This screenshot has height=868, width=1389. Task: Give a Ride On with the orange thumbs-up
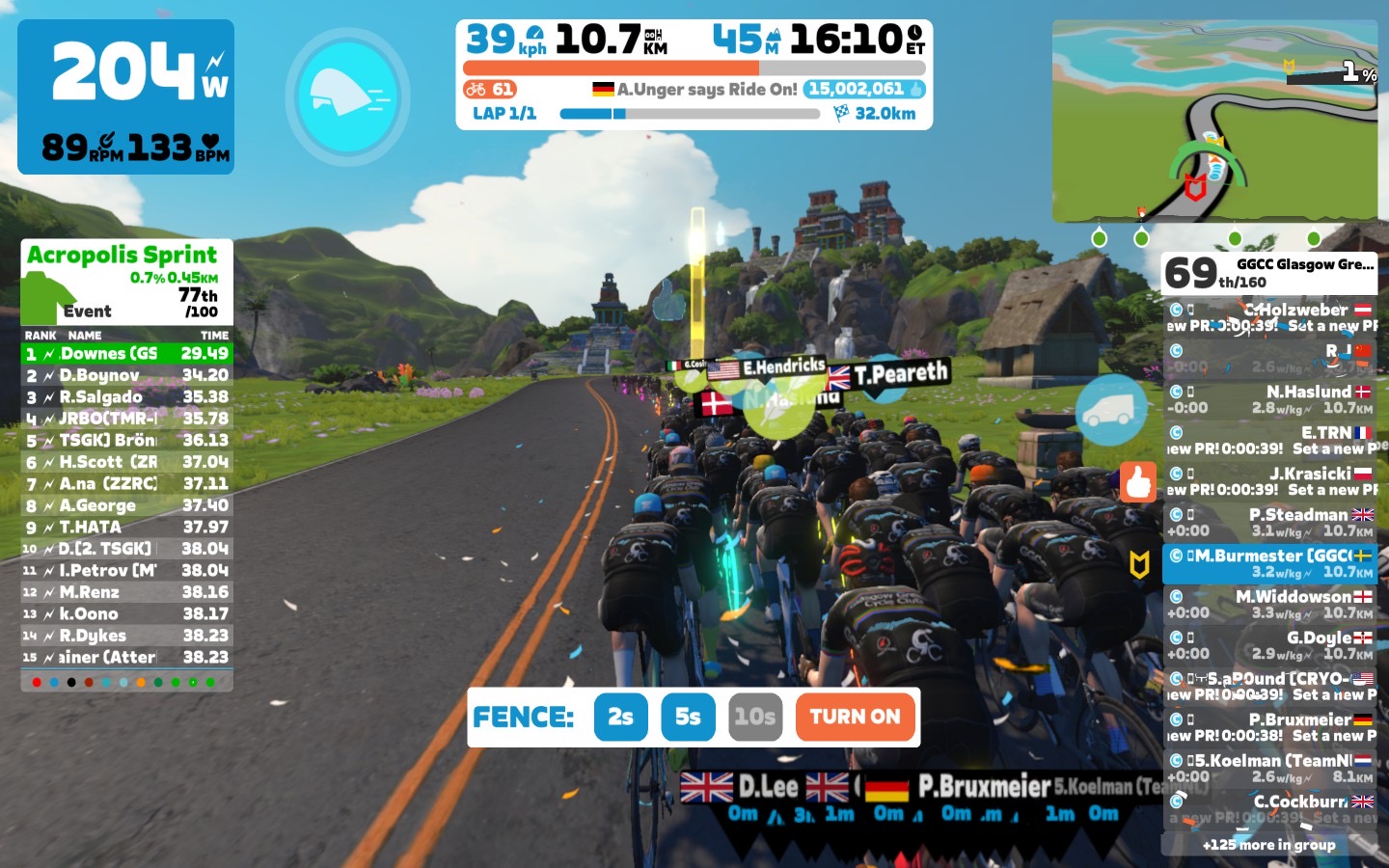click(1138, 481)
